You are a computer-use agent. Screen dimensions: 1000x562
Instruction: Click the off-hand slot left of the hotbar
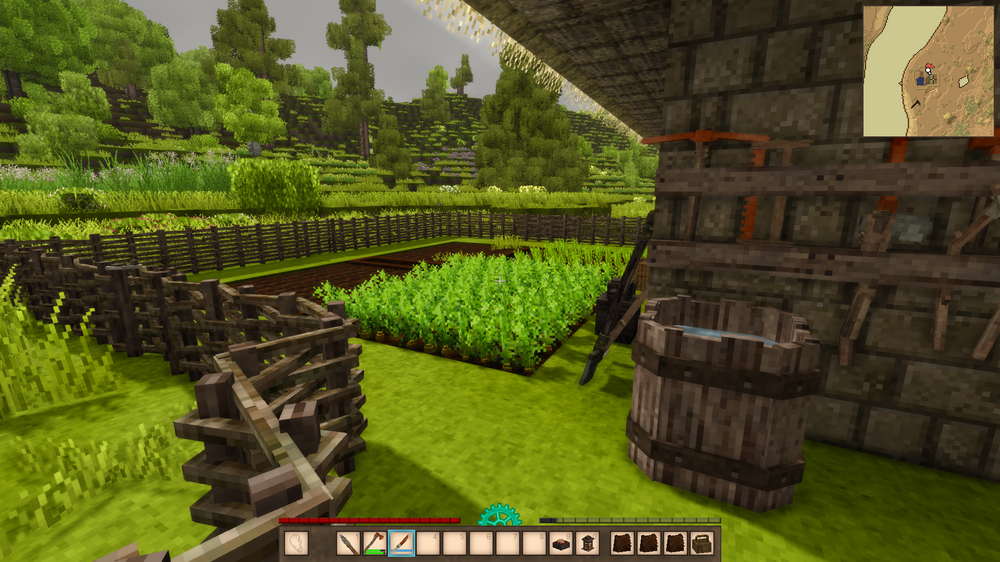tap(297, 543)
